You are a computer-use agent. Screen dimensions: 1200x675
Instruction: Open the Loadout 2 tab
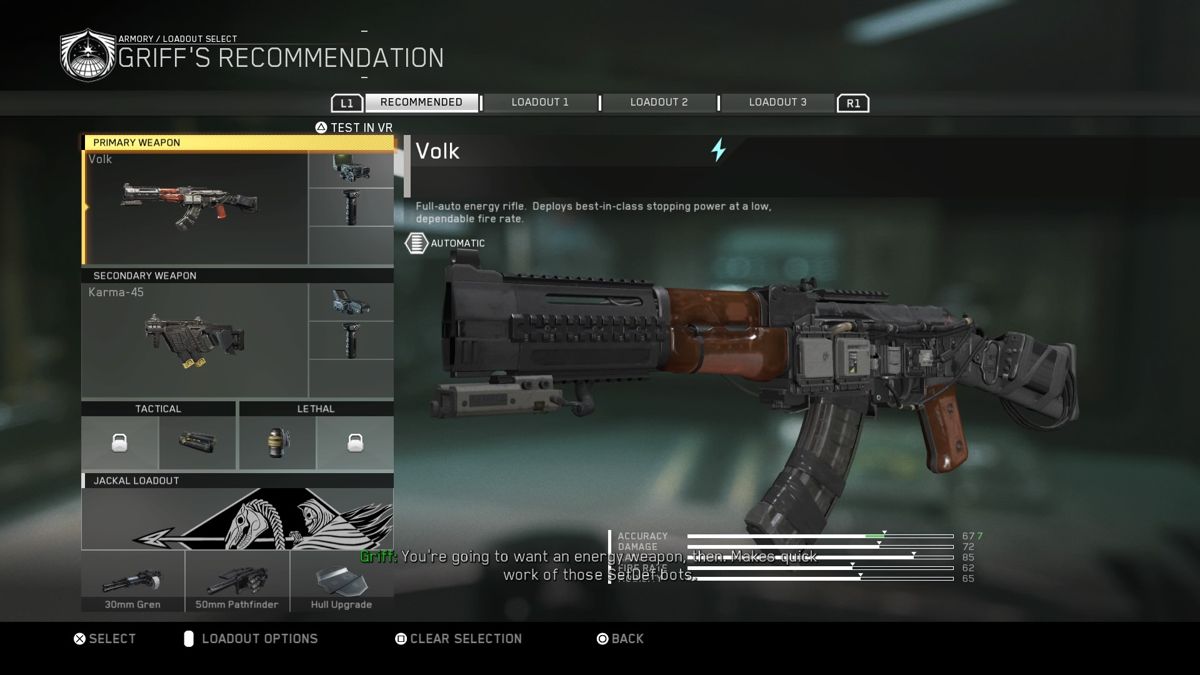click(x=659, y=102)
